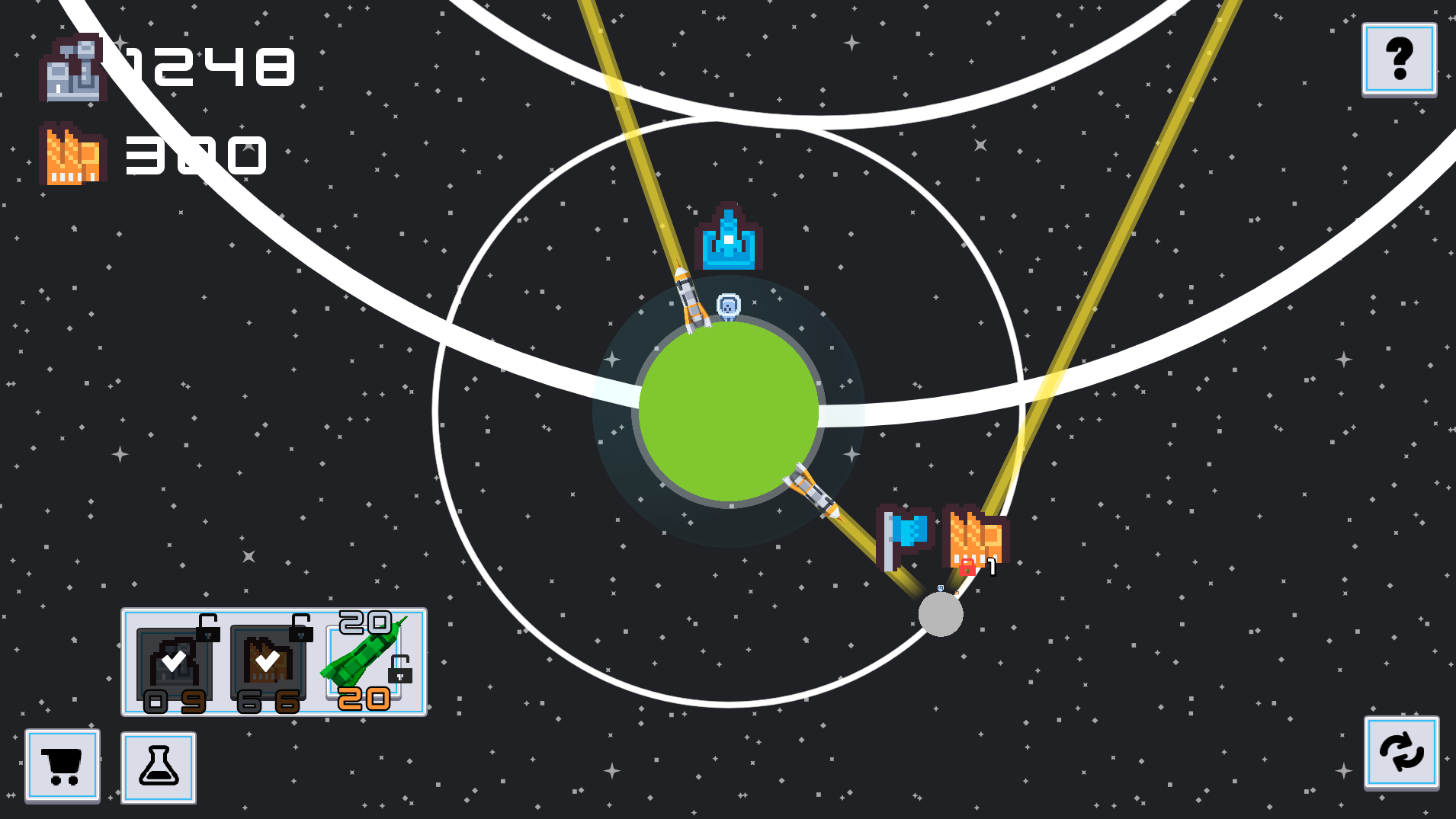Screen dimensions: 1456x819
Task: Click the blue base structure above the planet
Action: 728,236
